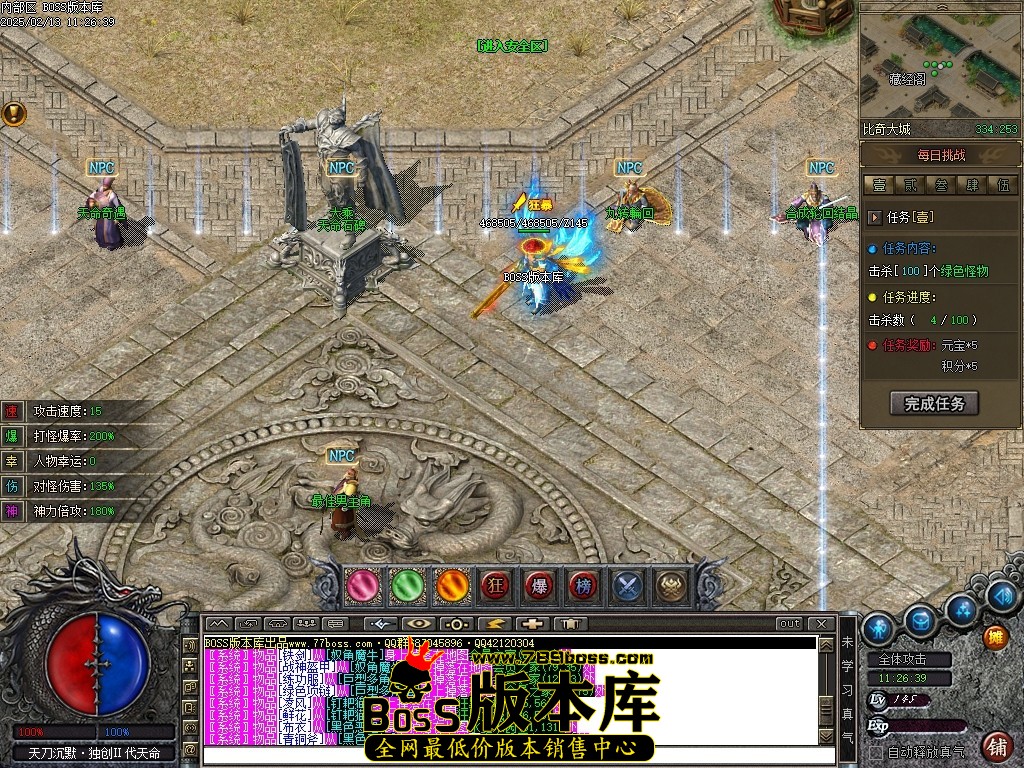Screen dimensions: 1024x768
Task: Use the pink orb hotbar item
Action: tap(362, 585)
